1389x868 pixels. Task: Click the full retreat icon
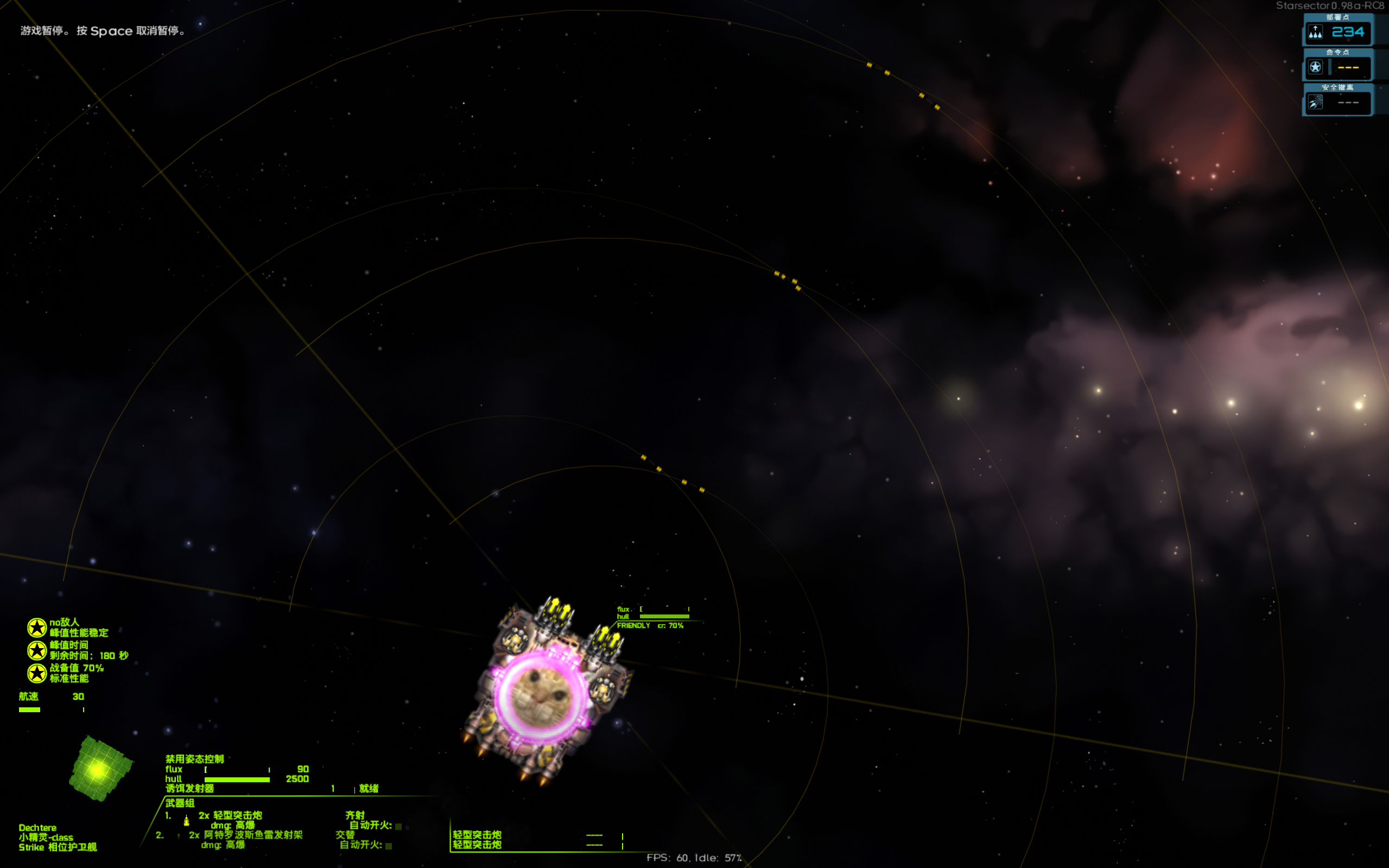click(x=1315, y=103)
